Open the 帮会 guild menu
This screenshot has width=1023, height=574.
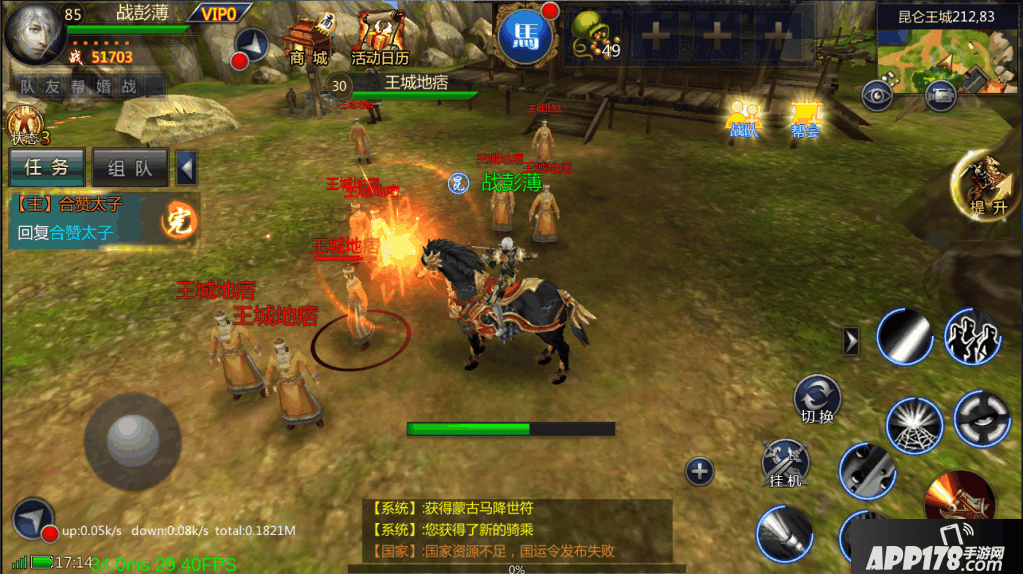(805, 118)
